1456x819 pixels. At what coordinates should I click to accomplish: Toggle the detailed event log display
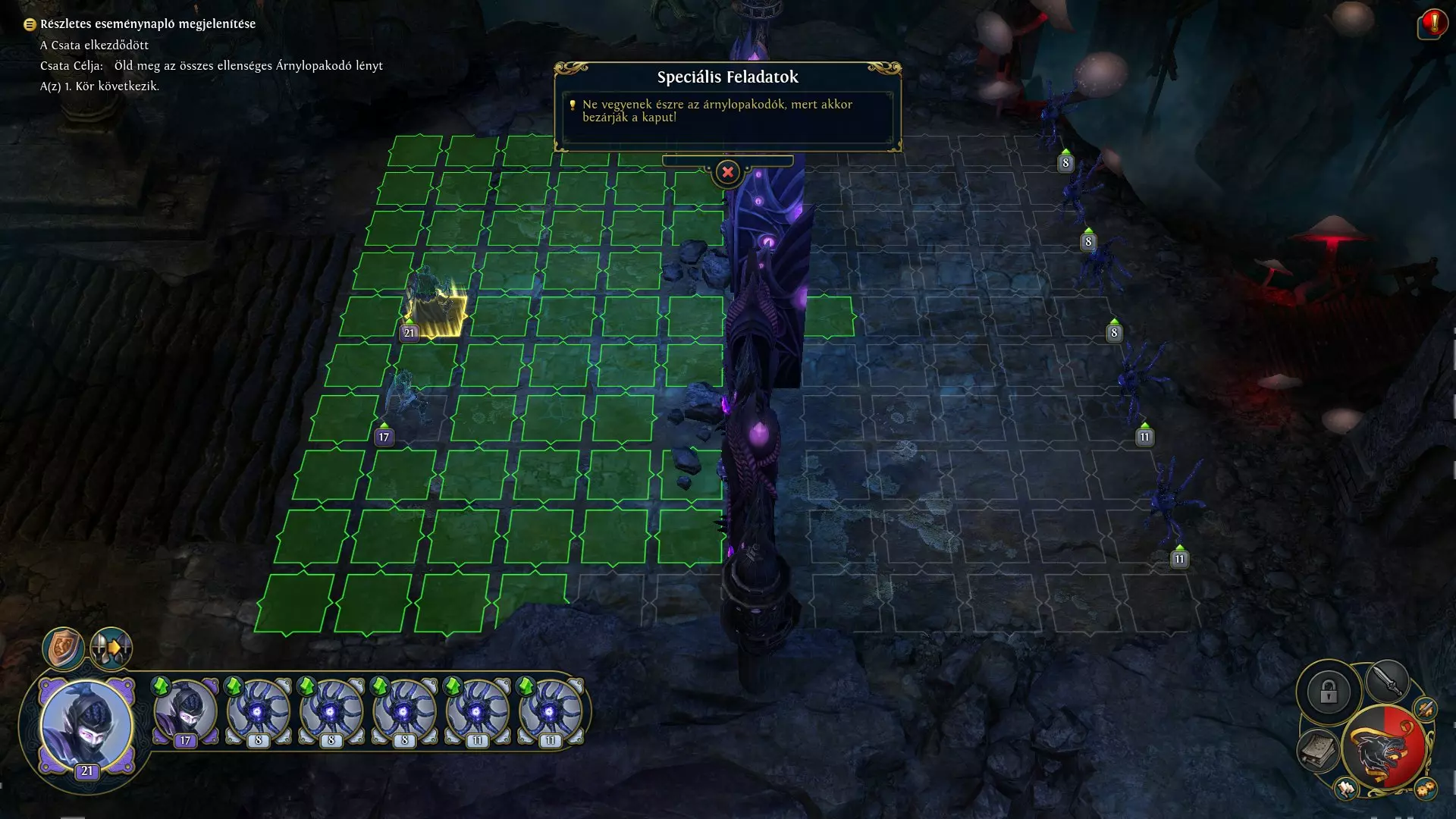tap(30, 24)
